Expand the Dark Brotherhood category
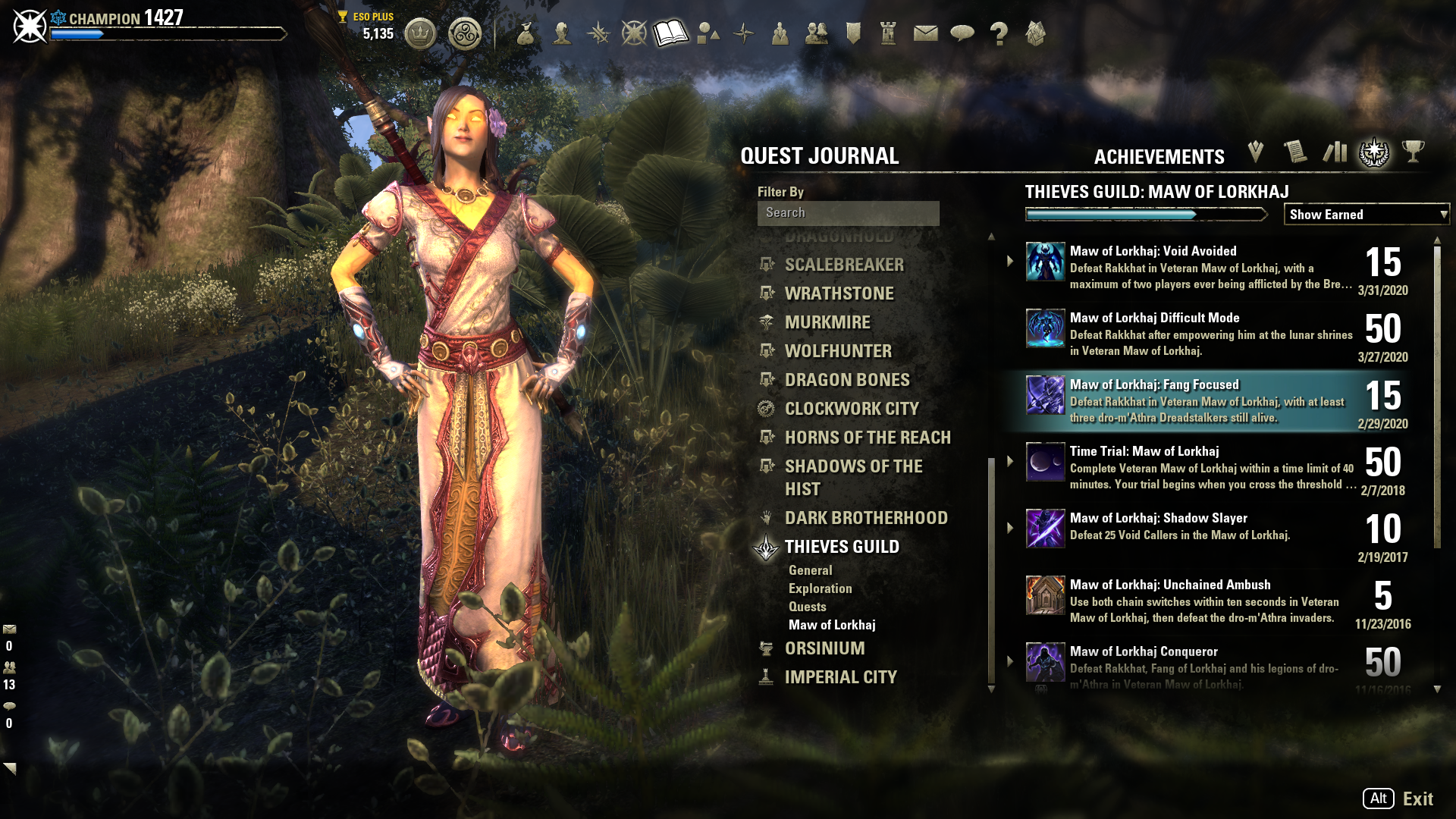The width and height of the screenshot is (1456, 819). point(866,518)
